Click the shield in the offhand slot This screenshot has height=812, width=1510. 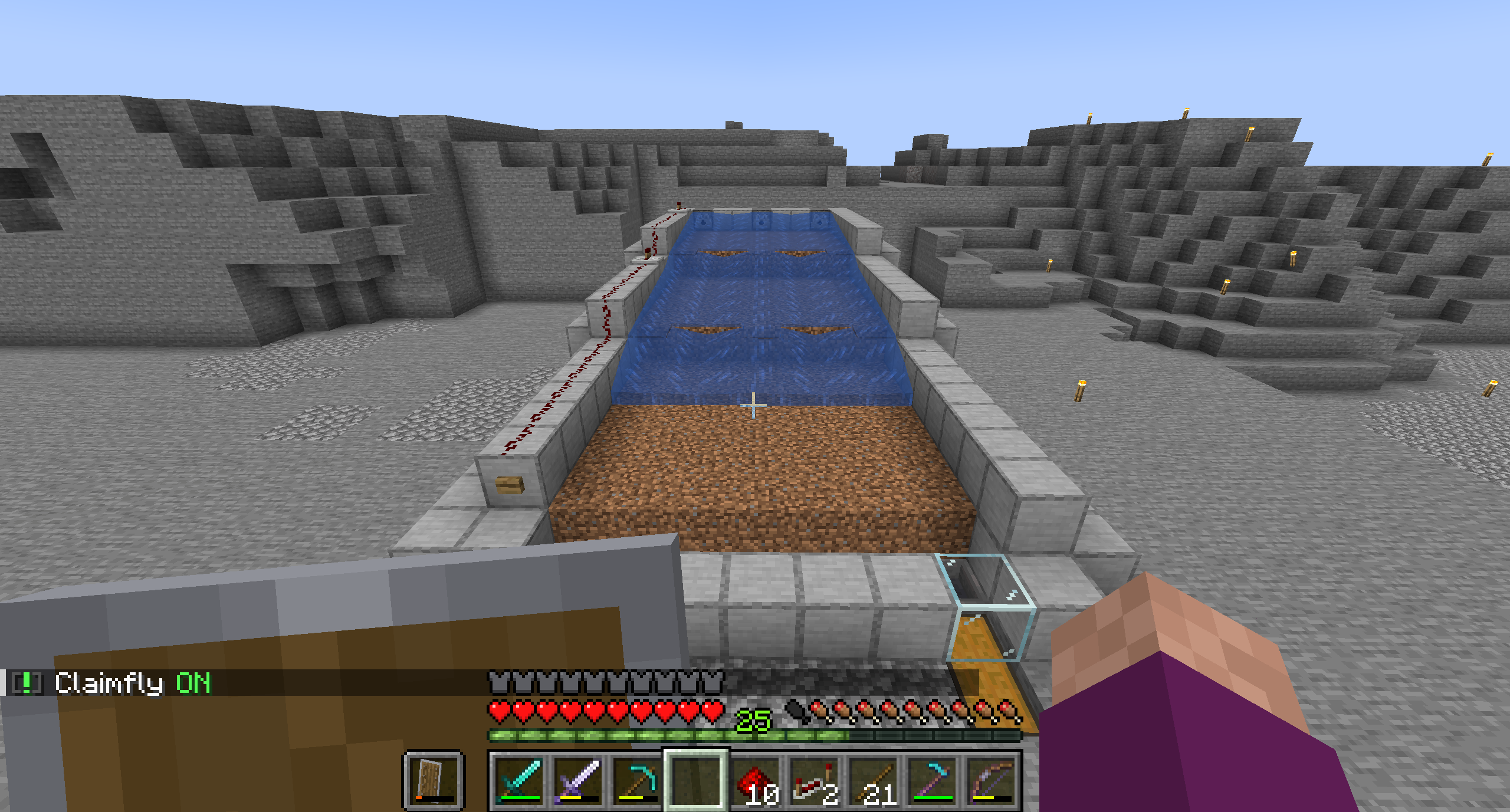point(432,781)
